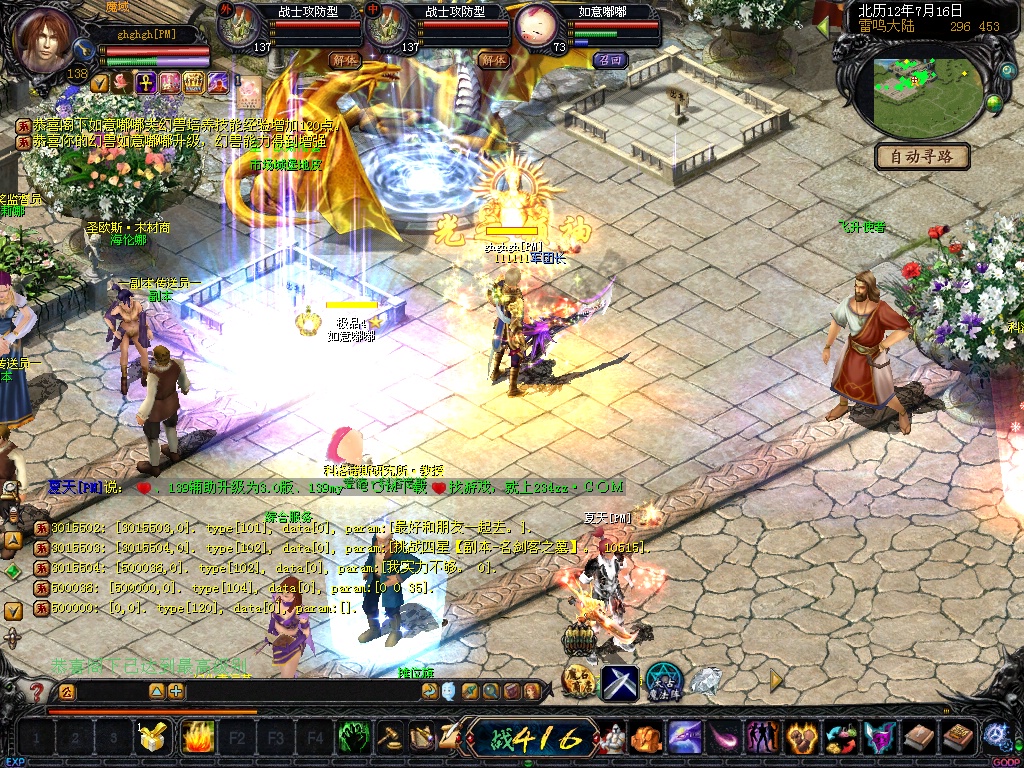Collapse the minimap with the green arrow
This screenshot has width=1024, height=768.
pos(823,26)
